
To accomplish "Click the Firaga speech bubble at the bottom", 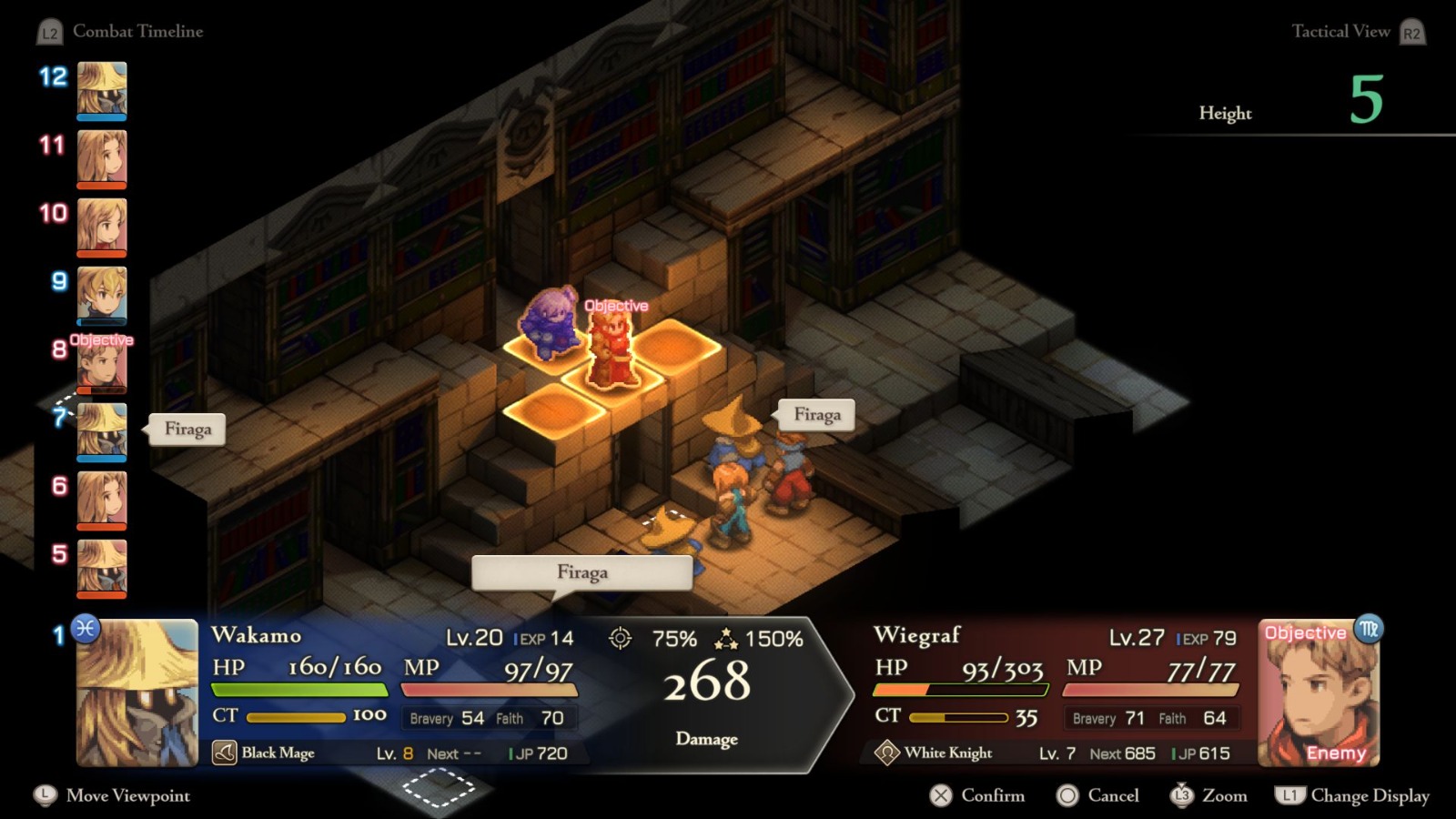I will click(x=581, y=572).
